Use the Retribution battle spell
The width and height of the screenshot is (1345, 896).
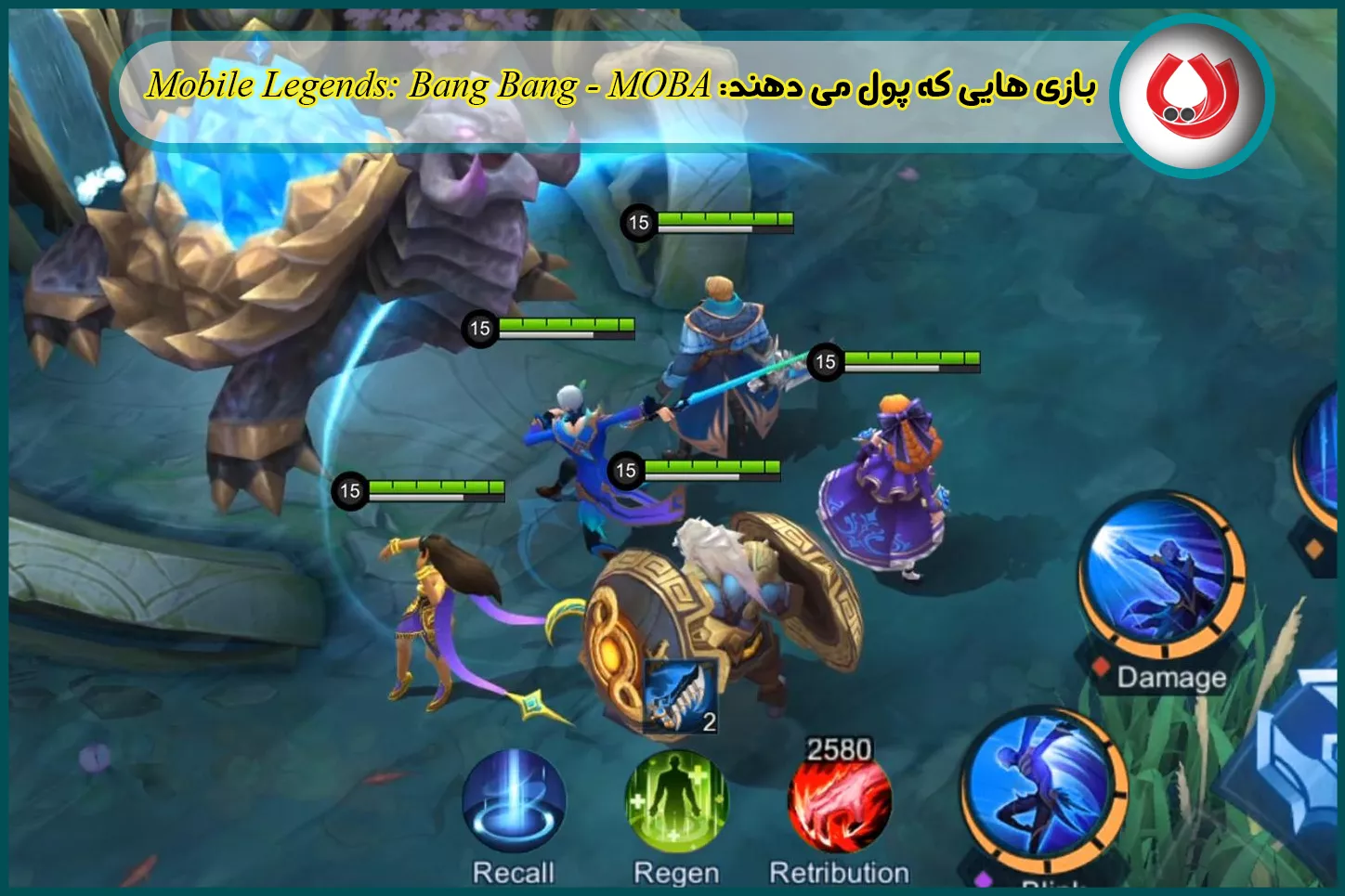coord(839,804)
